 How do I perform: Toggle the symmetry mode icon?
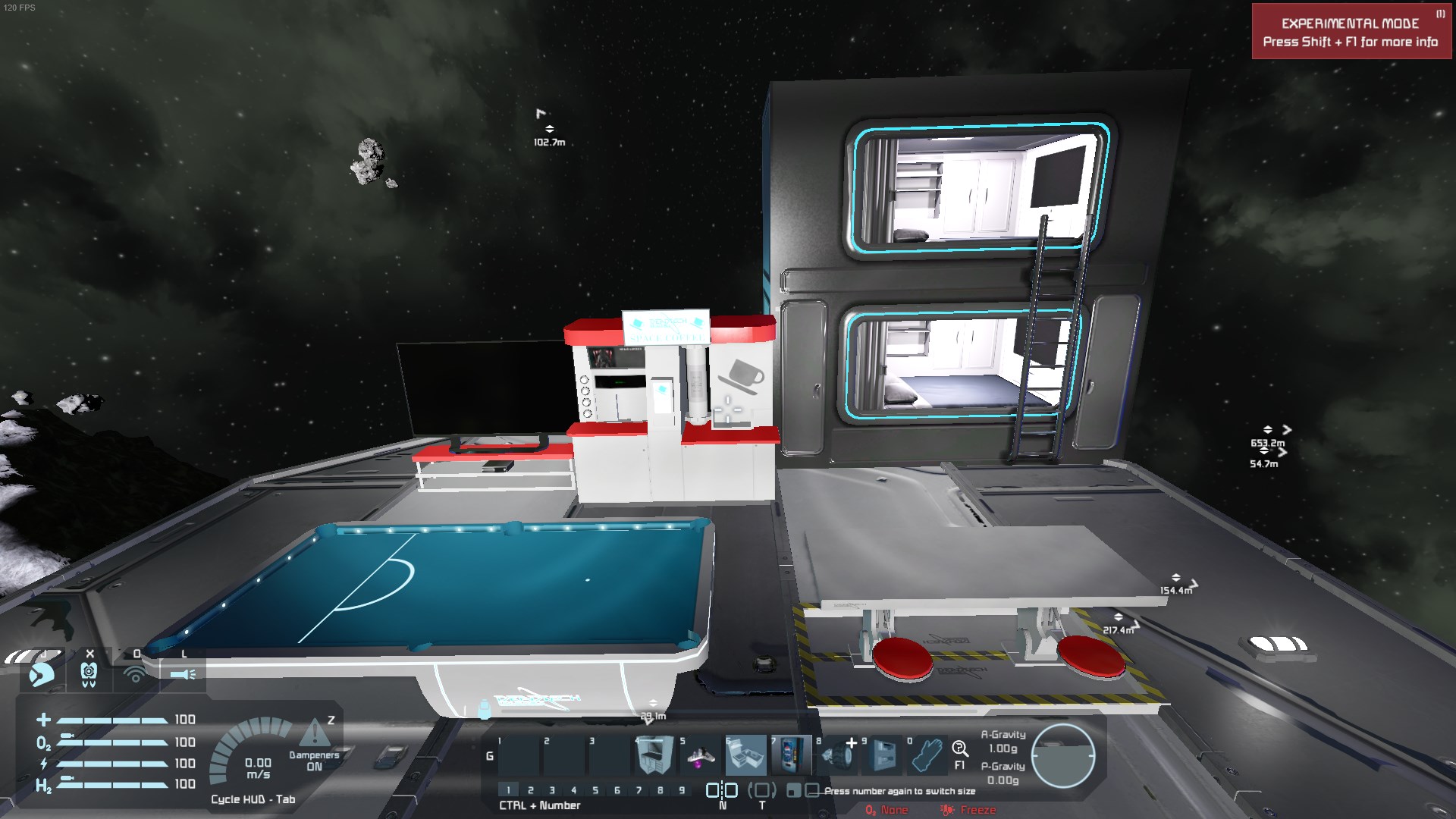click(x=722, y=790)
